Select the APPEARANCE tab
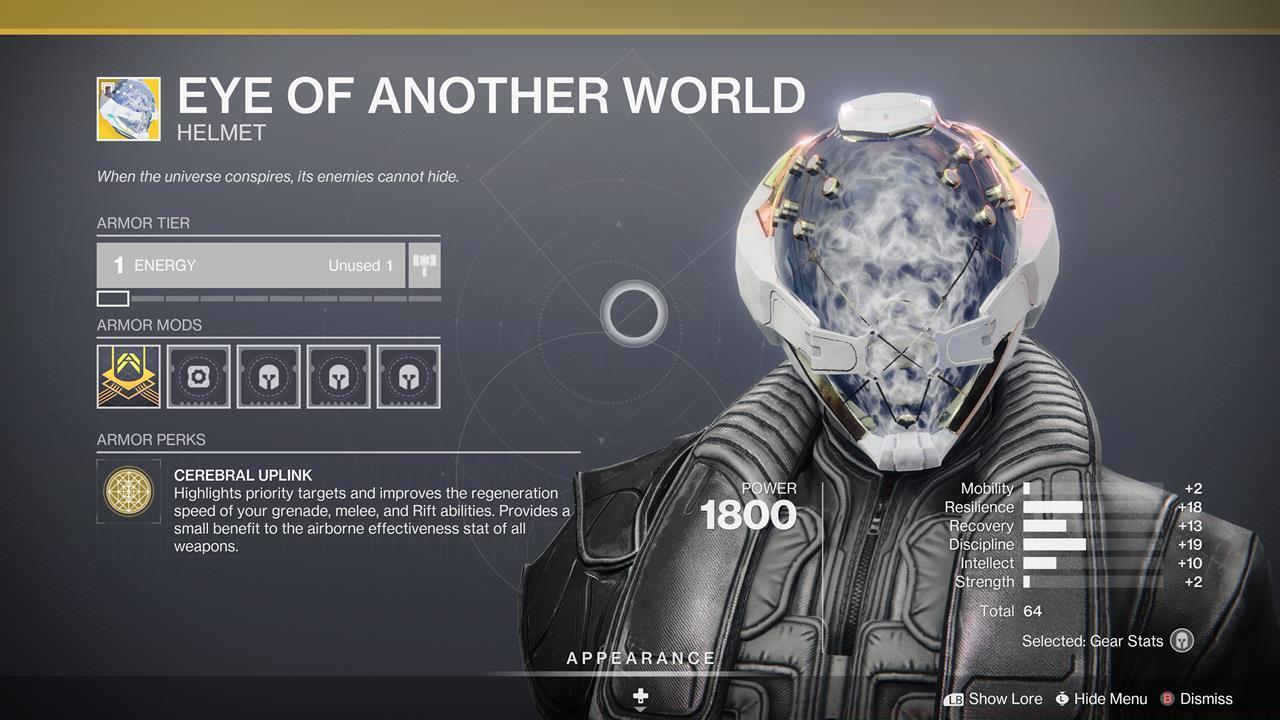The height and width of the screenshot is (720, 1280). coord(640,657)
